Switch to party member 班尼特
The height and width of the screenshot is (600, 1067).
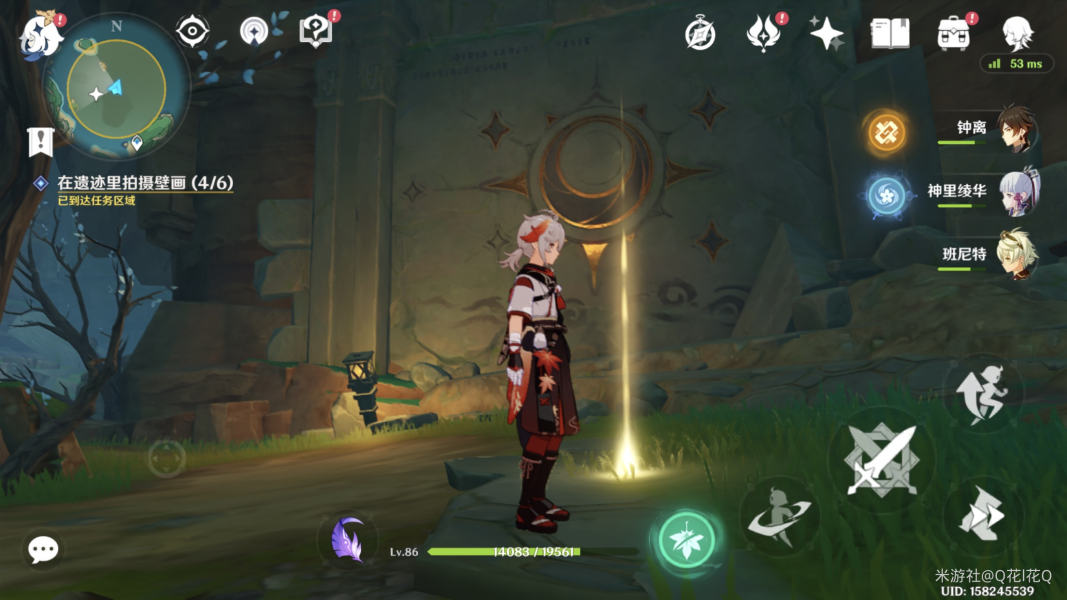point(1014,255)
